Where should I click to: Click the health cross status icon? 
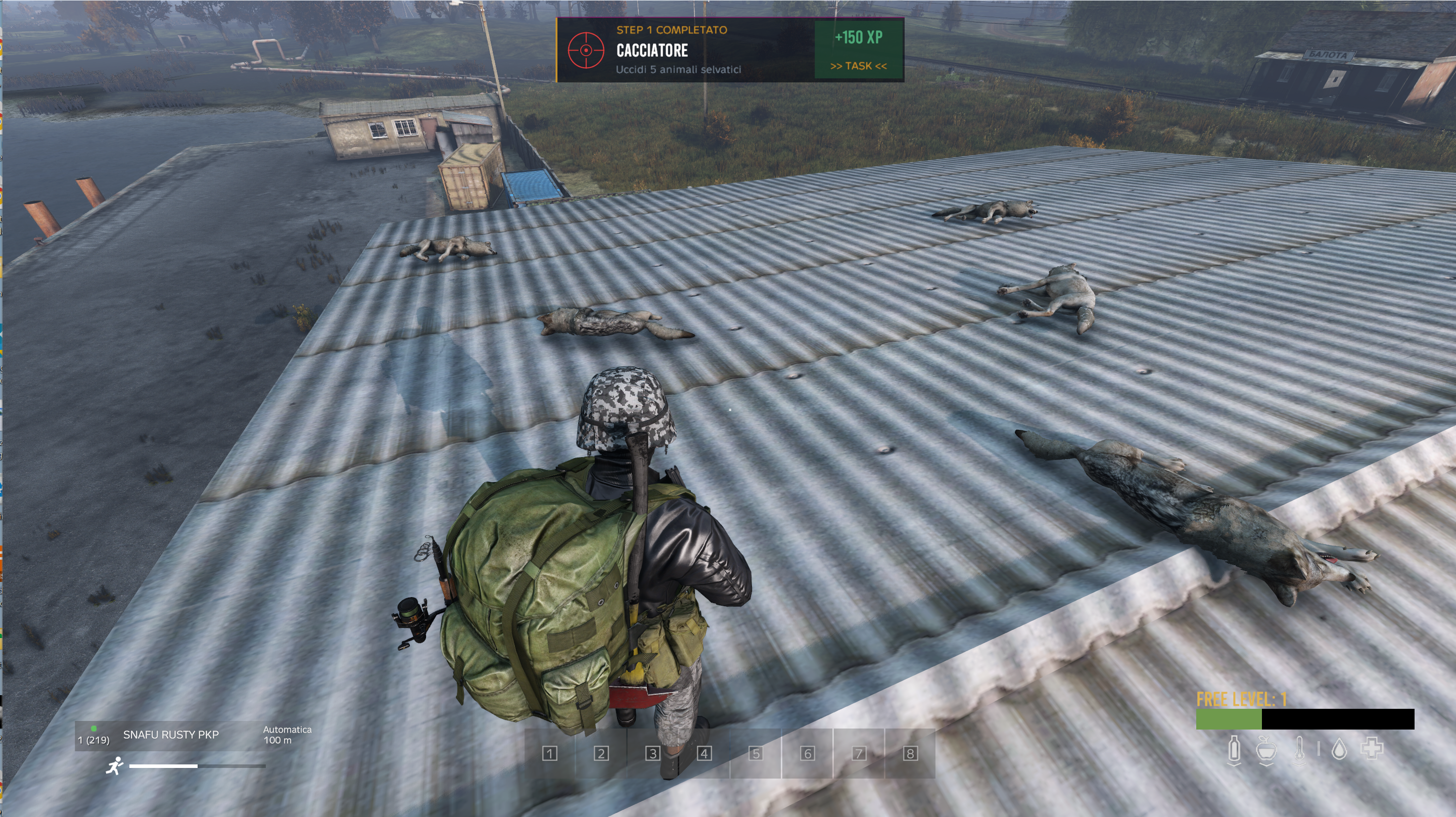(1371, 749)
